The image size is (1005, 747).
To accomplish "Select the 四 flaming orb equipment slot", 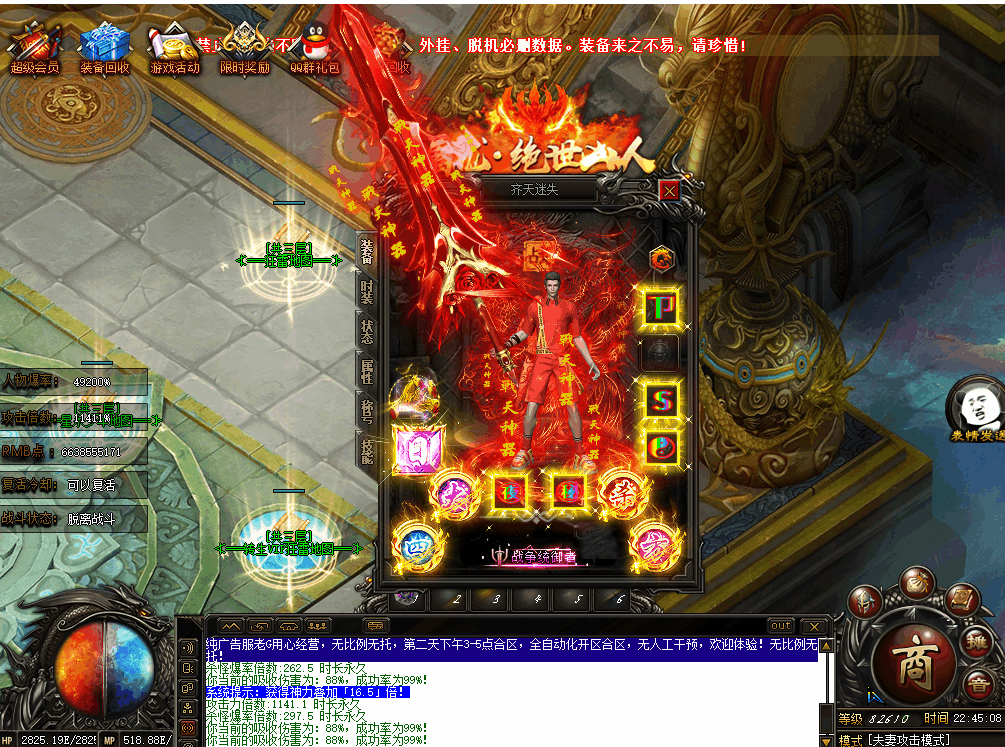I will [x=412, y=546].
